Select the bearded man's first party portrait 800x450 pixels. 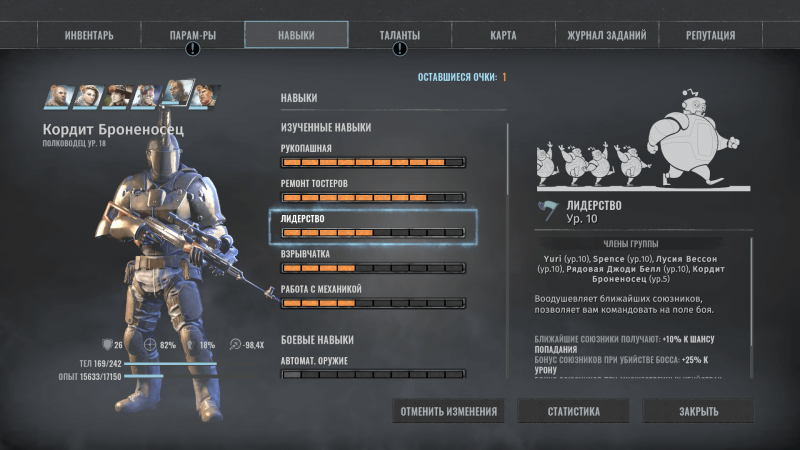tap(58, 95)
